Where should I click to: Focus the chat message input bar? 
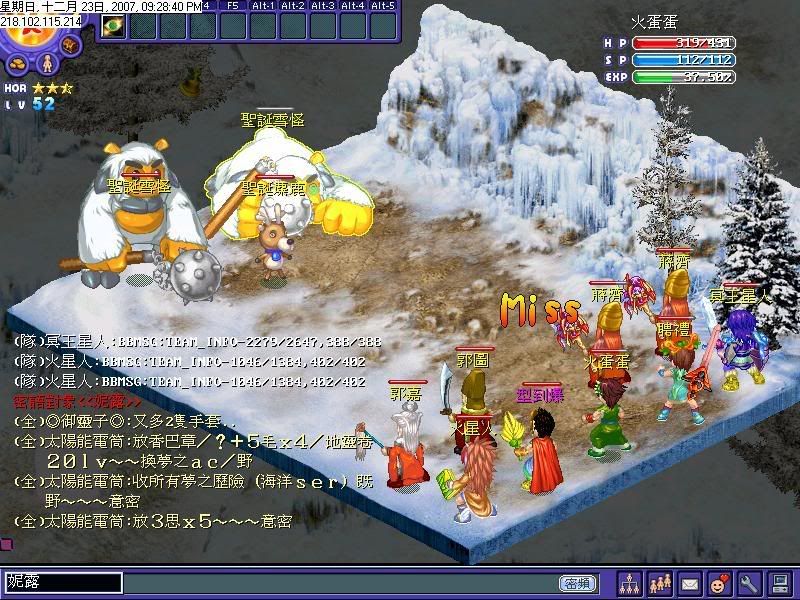tap(340, 583)
